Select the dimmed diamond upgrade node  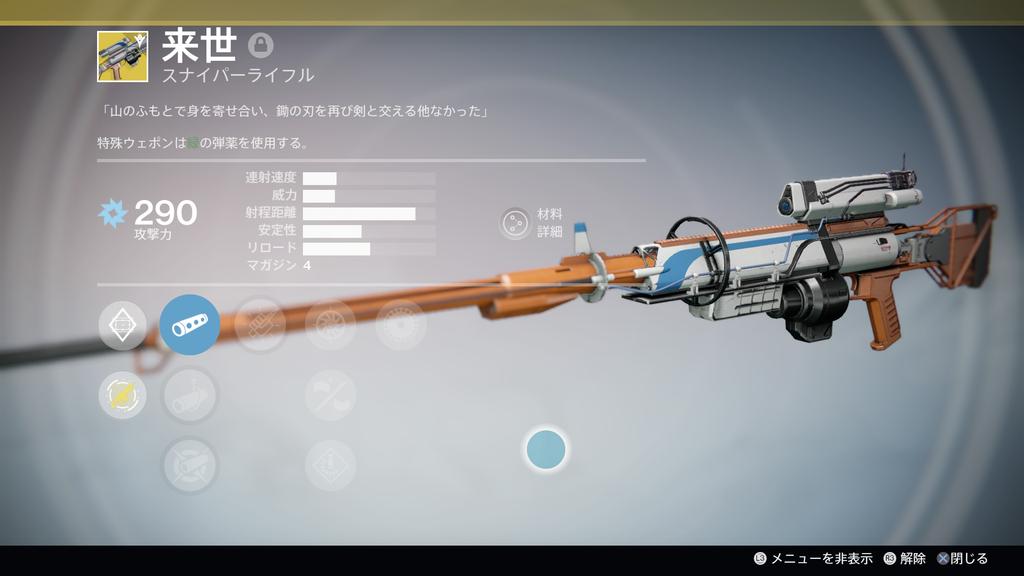[x=330, y=465]
